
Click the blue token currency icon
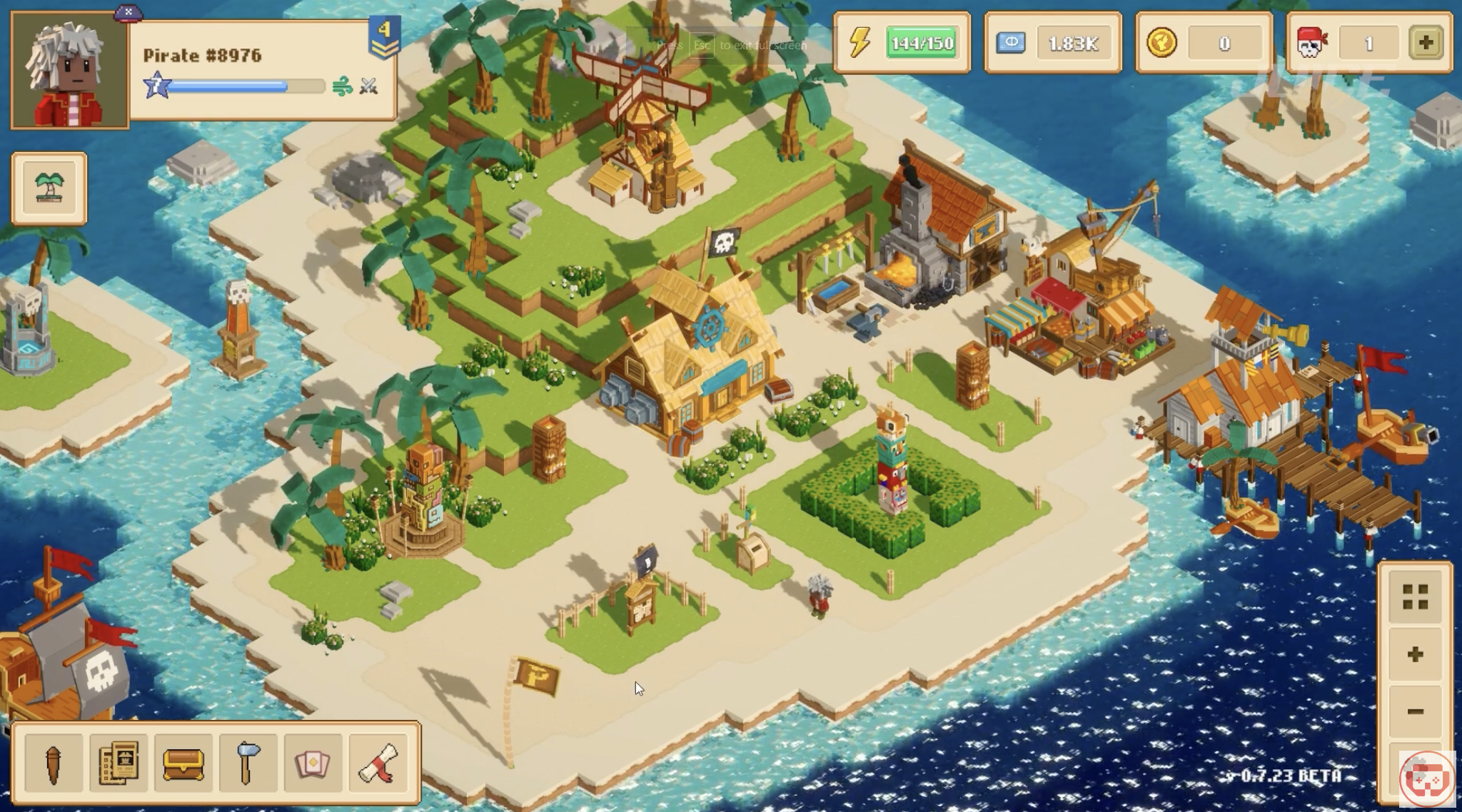tap(1011, 43)
